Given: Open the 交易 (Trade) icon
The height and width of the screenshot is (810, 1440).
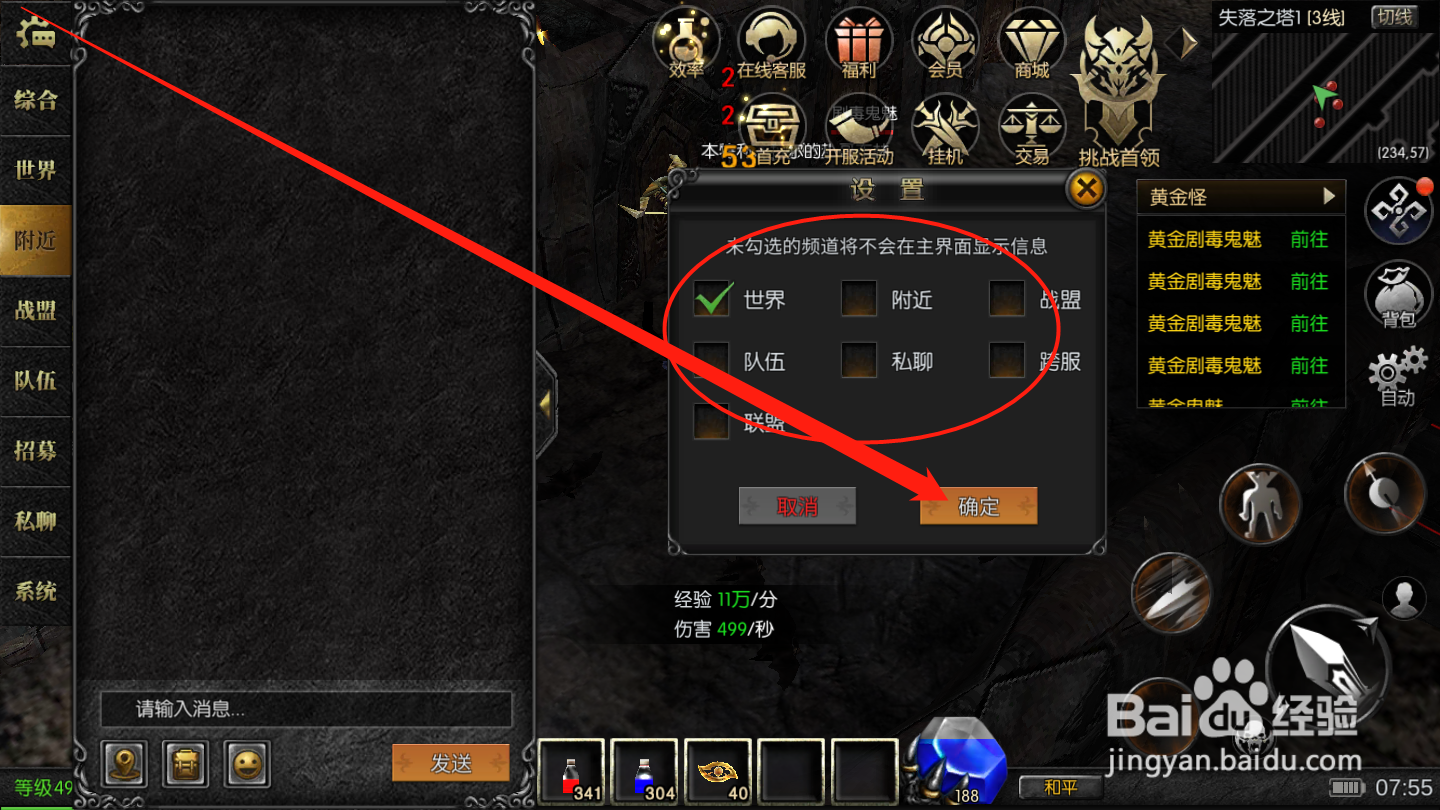Looking at the screenshot, I should 1032,128.
